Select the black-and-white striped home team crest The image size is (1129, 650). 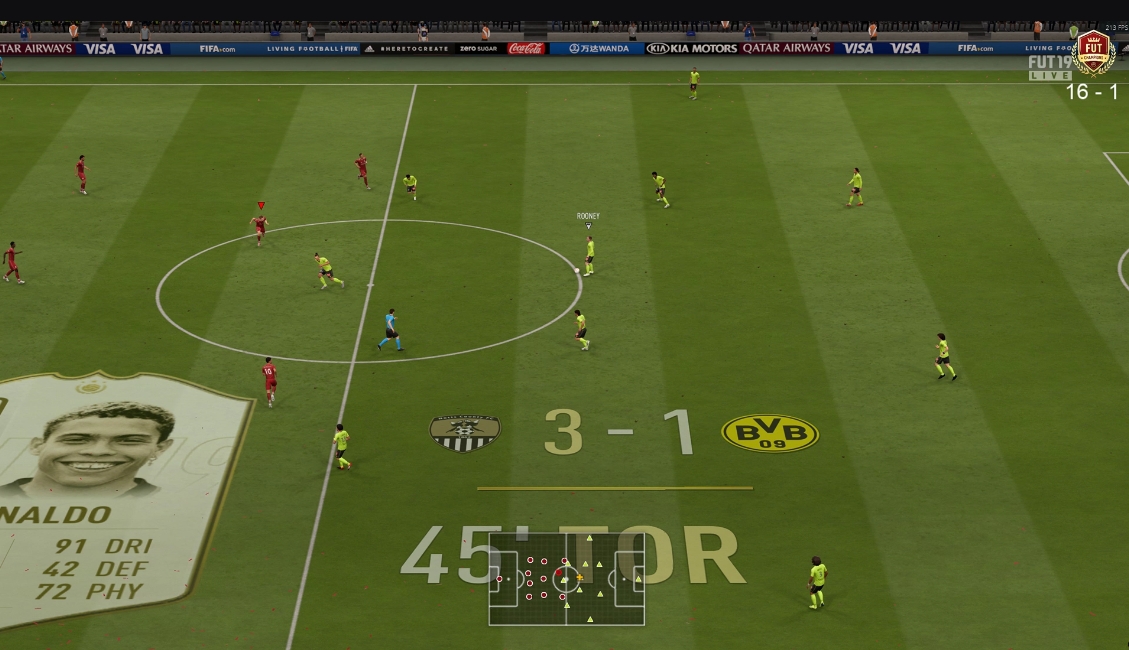point(465,433)
